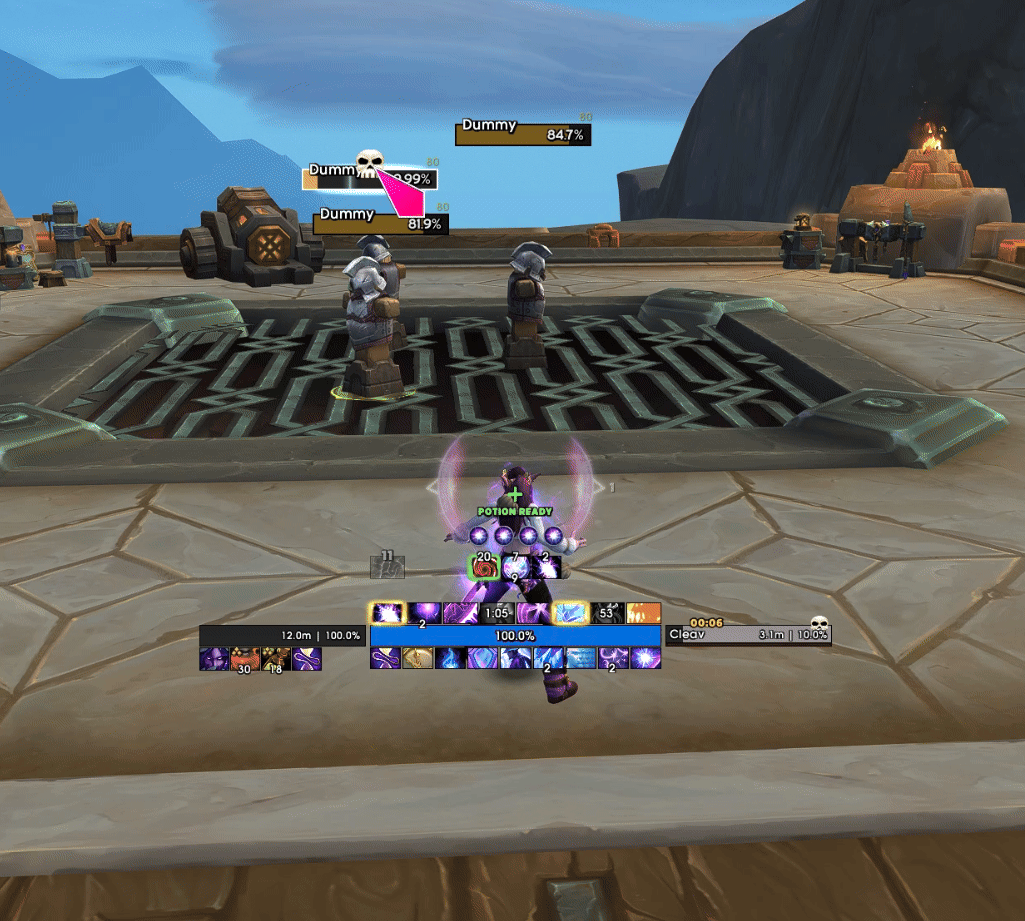
Task: Click the grey icon labeled 11
Action: pos(388,565)
